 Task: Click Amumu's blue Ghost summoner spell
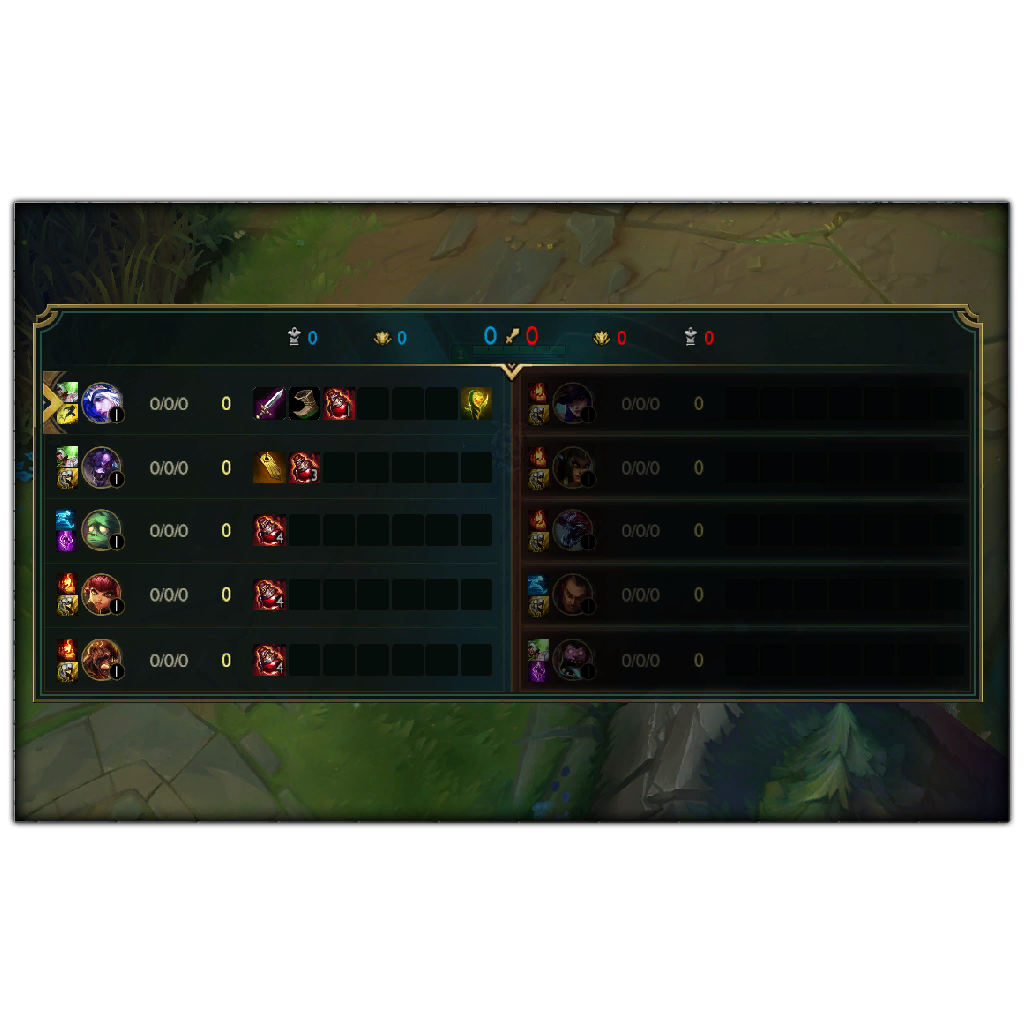pos(66,520)
